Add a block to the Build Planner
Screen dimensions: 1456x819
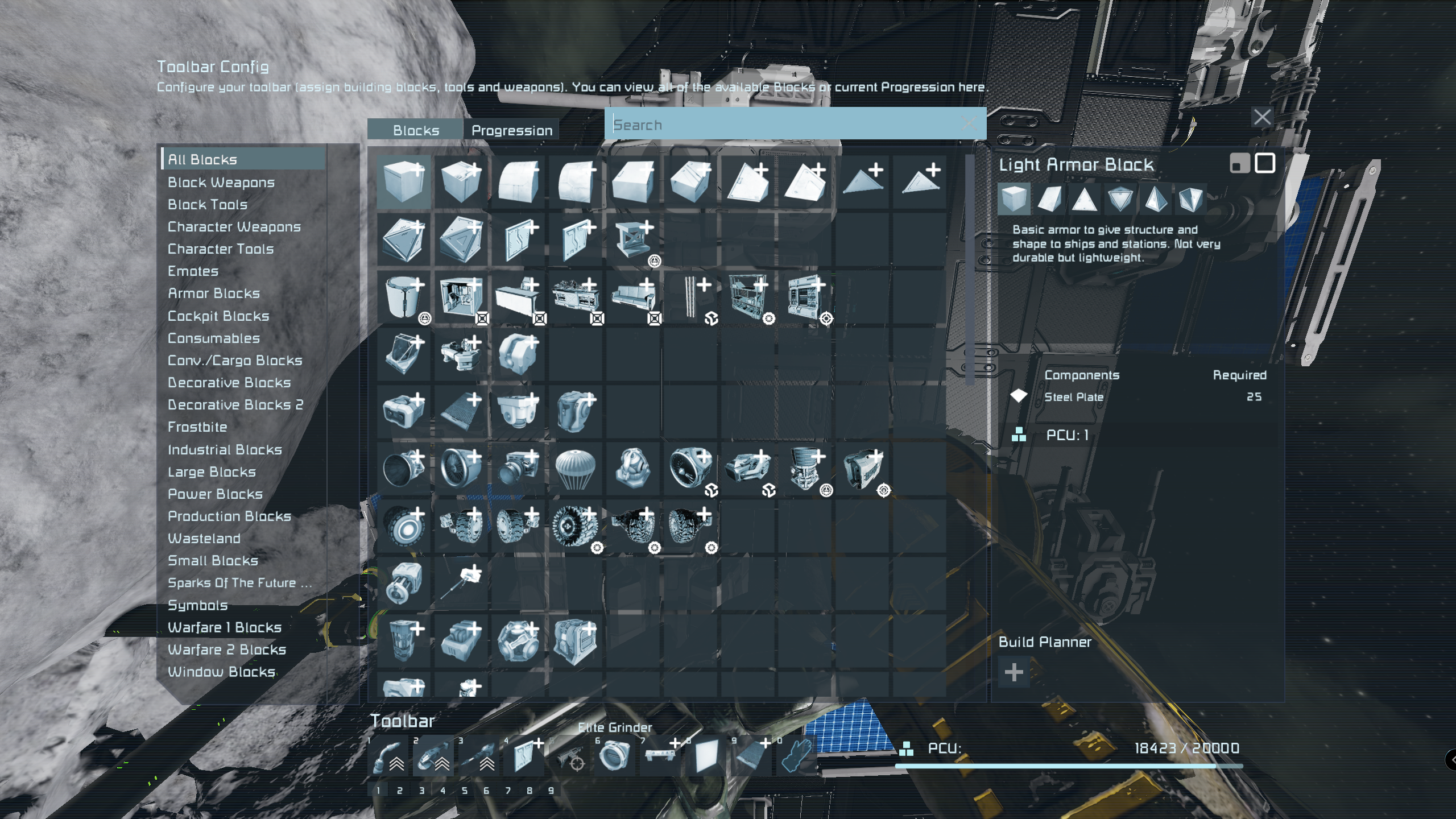pos(1014,673)
